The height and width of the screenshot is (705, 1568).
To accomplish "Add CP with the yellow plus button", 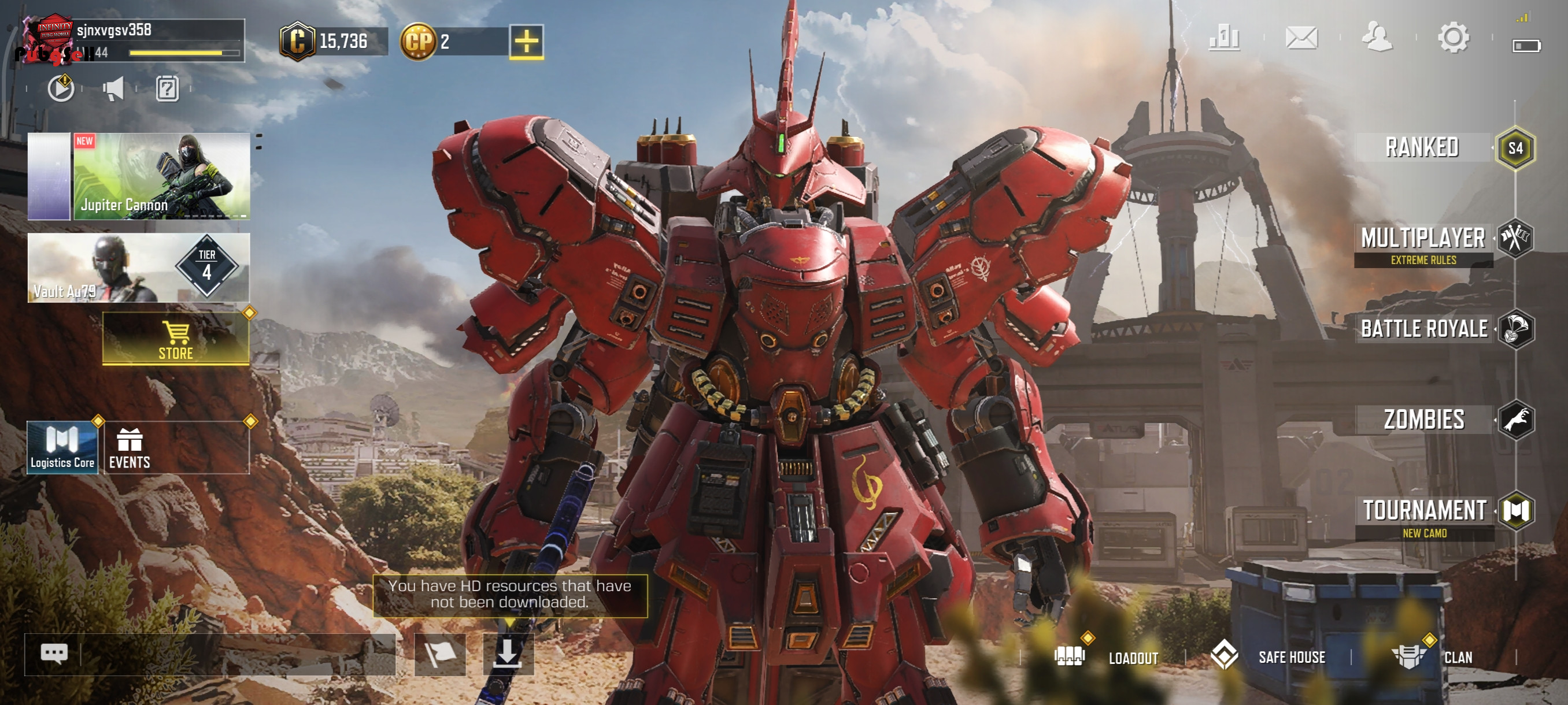I will tap(526, 42).
